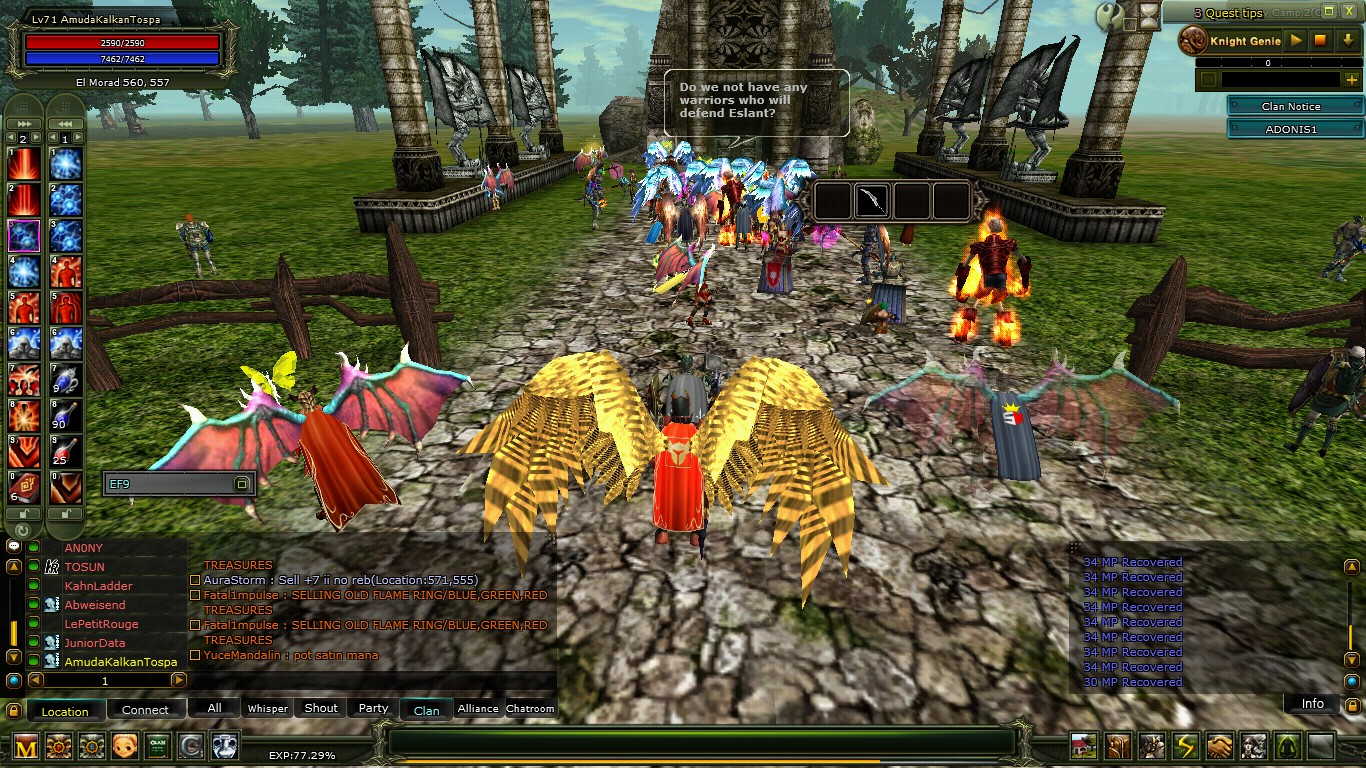This screenshot has width=1366, height=768.
Task: Open character info with the warrior helmet icon
Action: point(1151,745)
